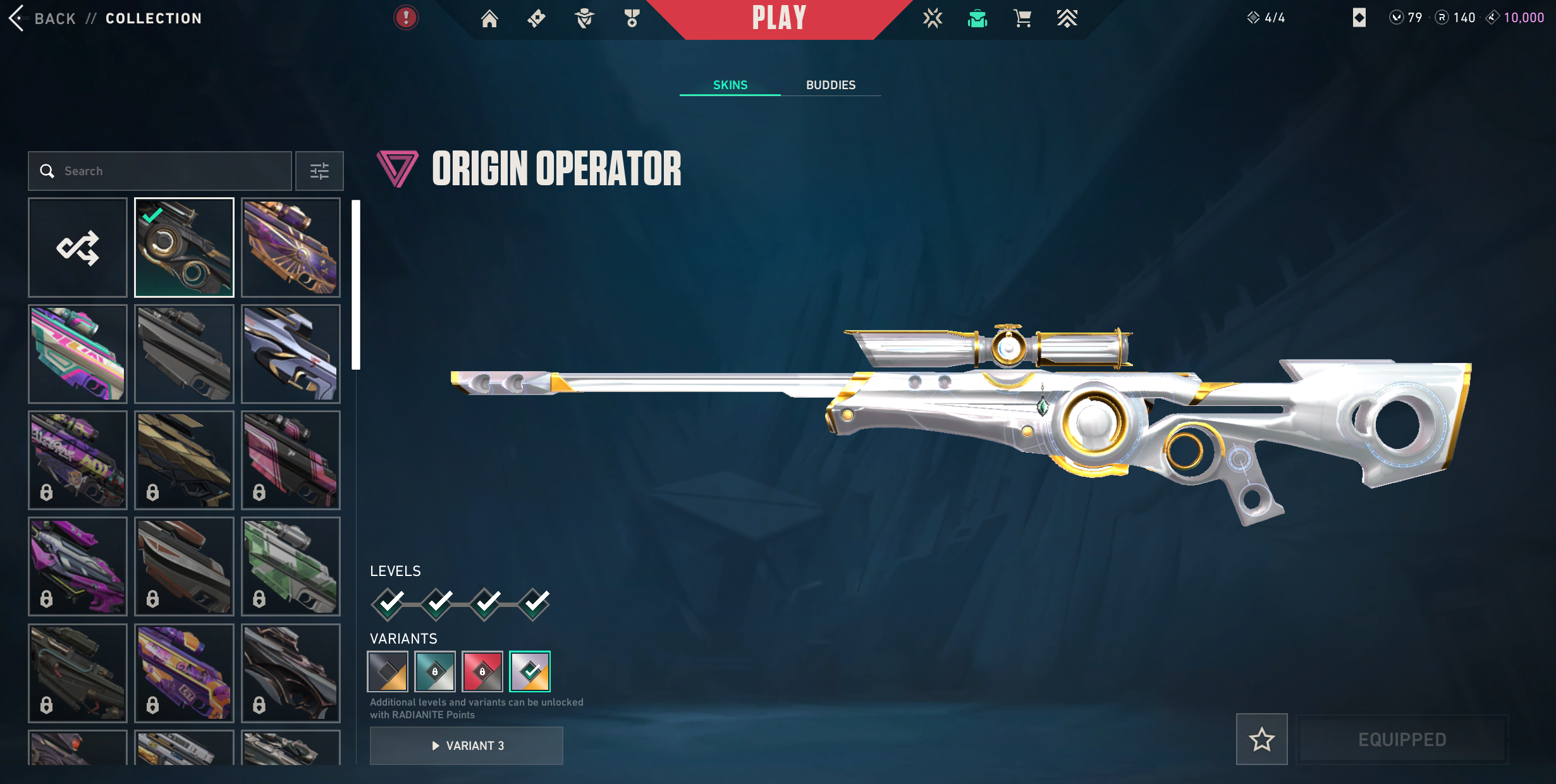Select the first level checkmark
The image size is (1556, 784).
coord(389,604)
